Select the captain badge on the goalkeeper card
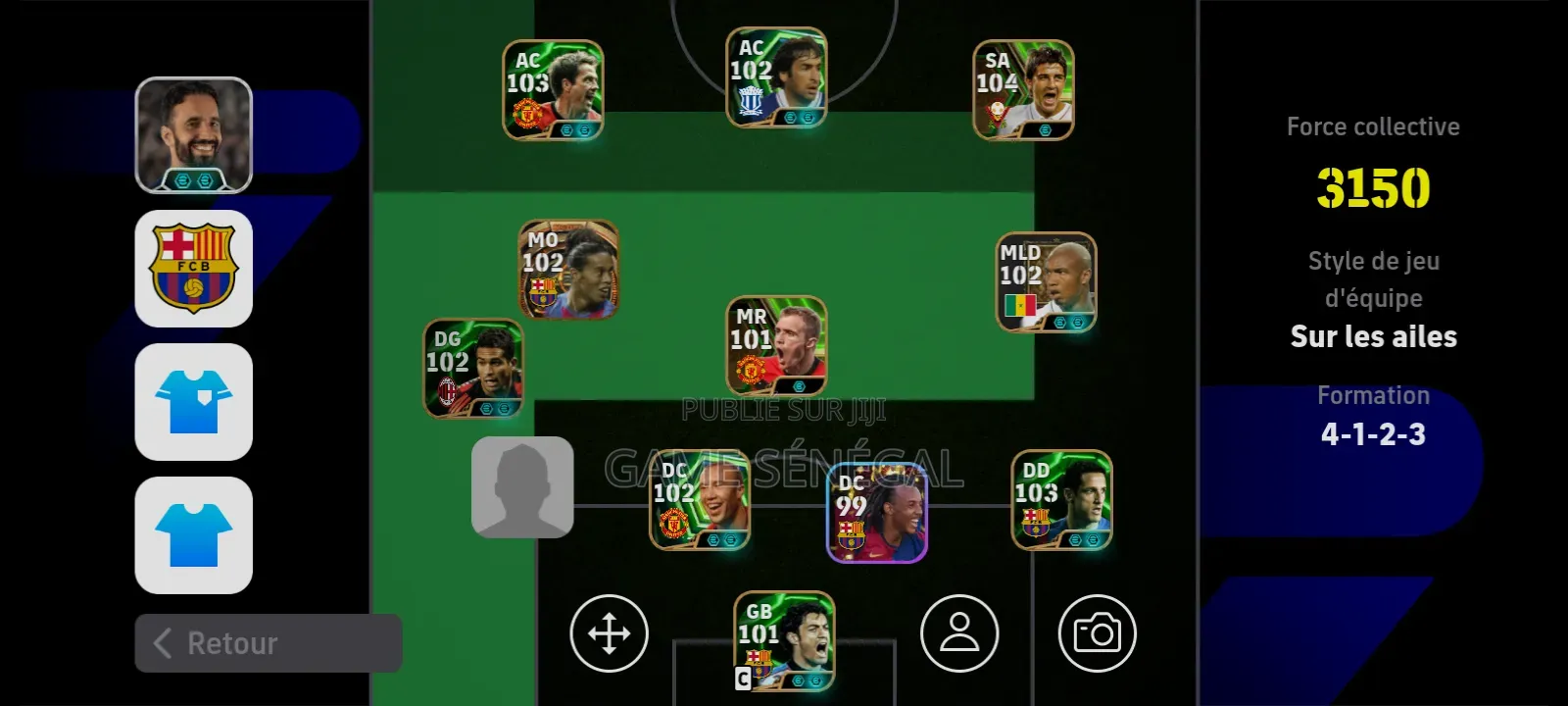Screen dimensions: 1568x706 (740, 677)
